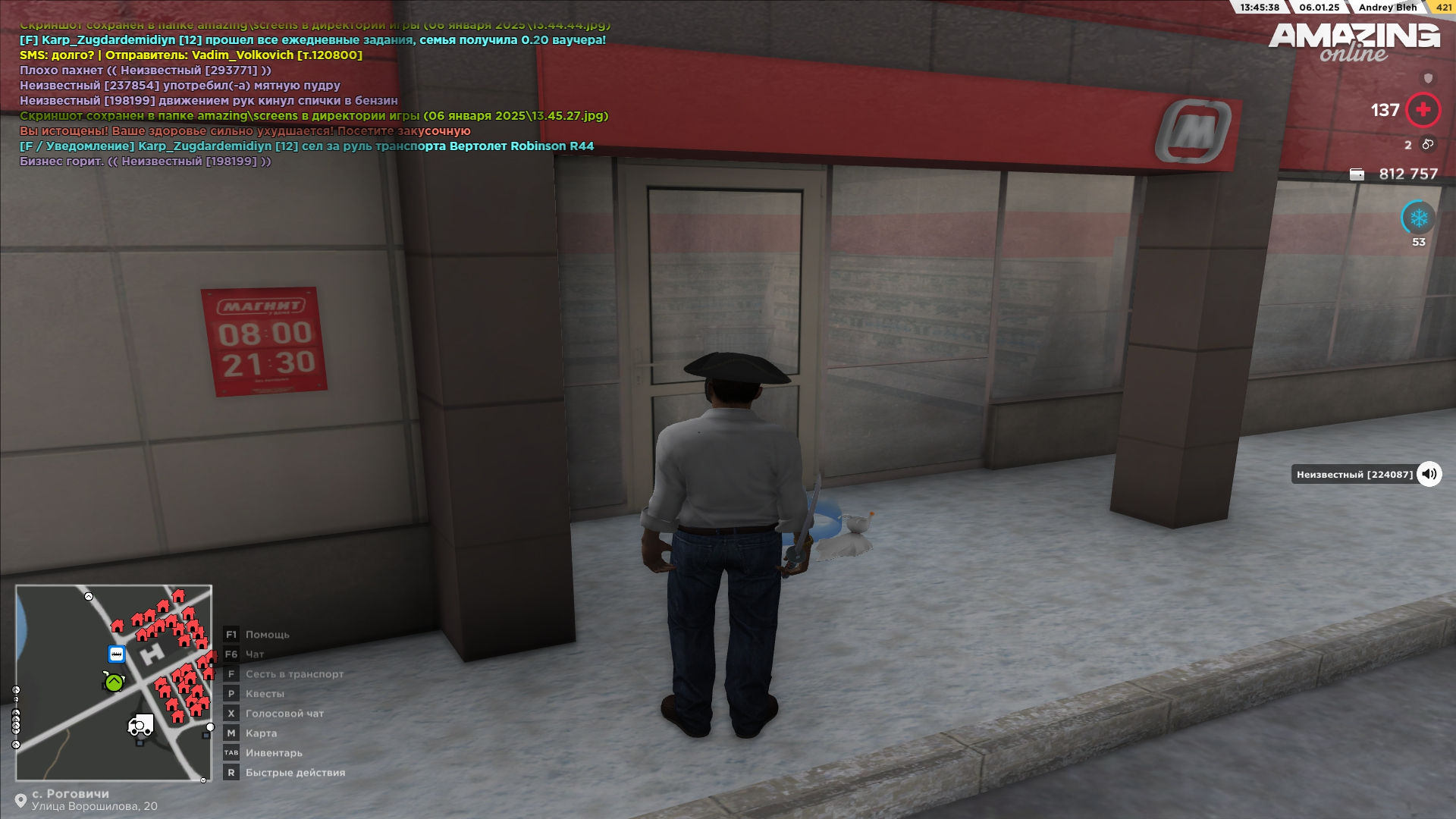This screenshot has width=1456, height=819.
Task: Click the white truck marker on minimap
Action: [x=140, y=726]
